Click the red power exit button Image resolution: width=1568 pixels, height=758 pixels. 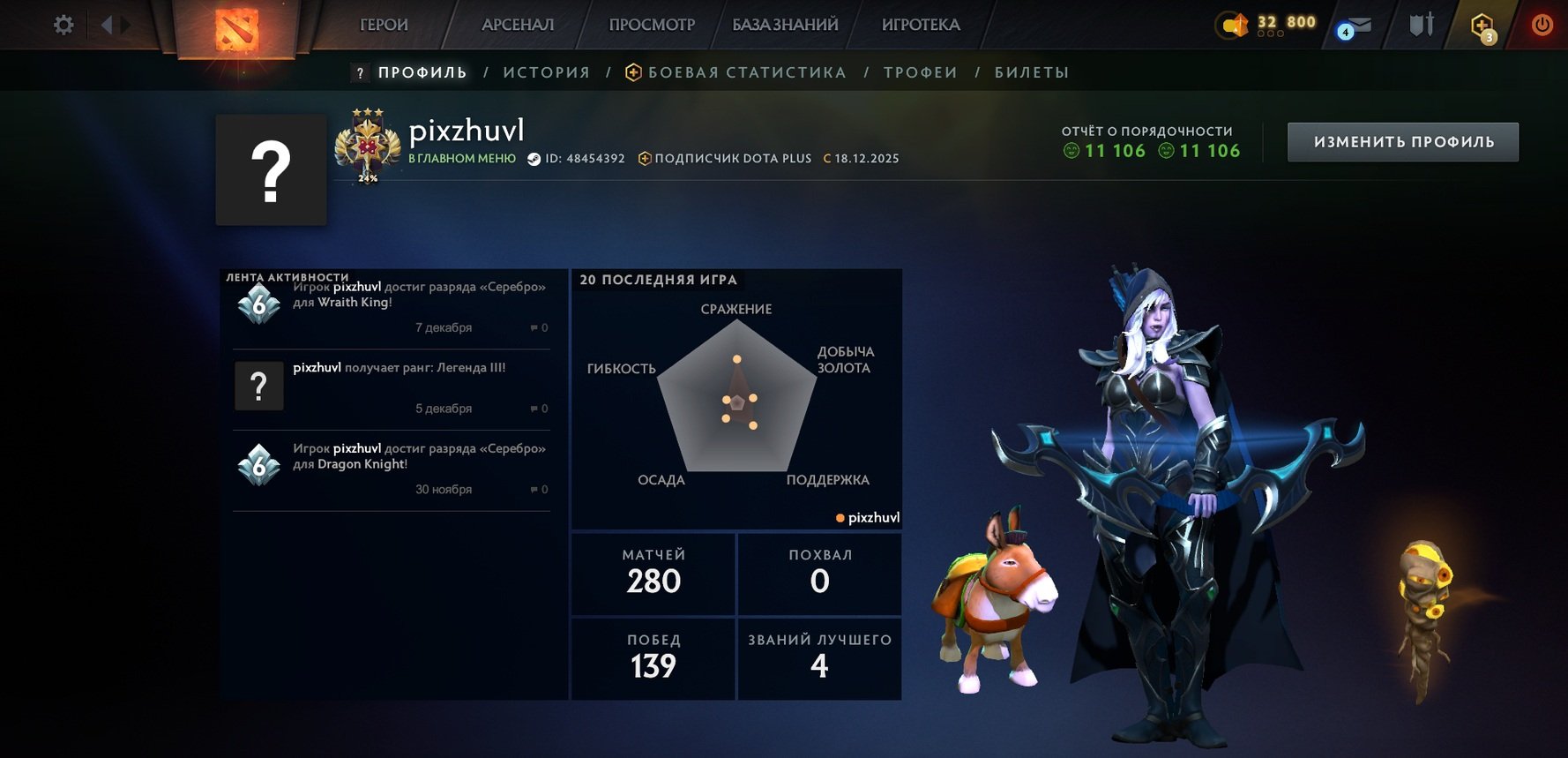1543,24
